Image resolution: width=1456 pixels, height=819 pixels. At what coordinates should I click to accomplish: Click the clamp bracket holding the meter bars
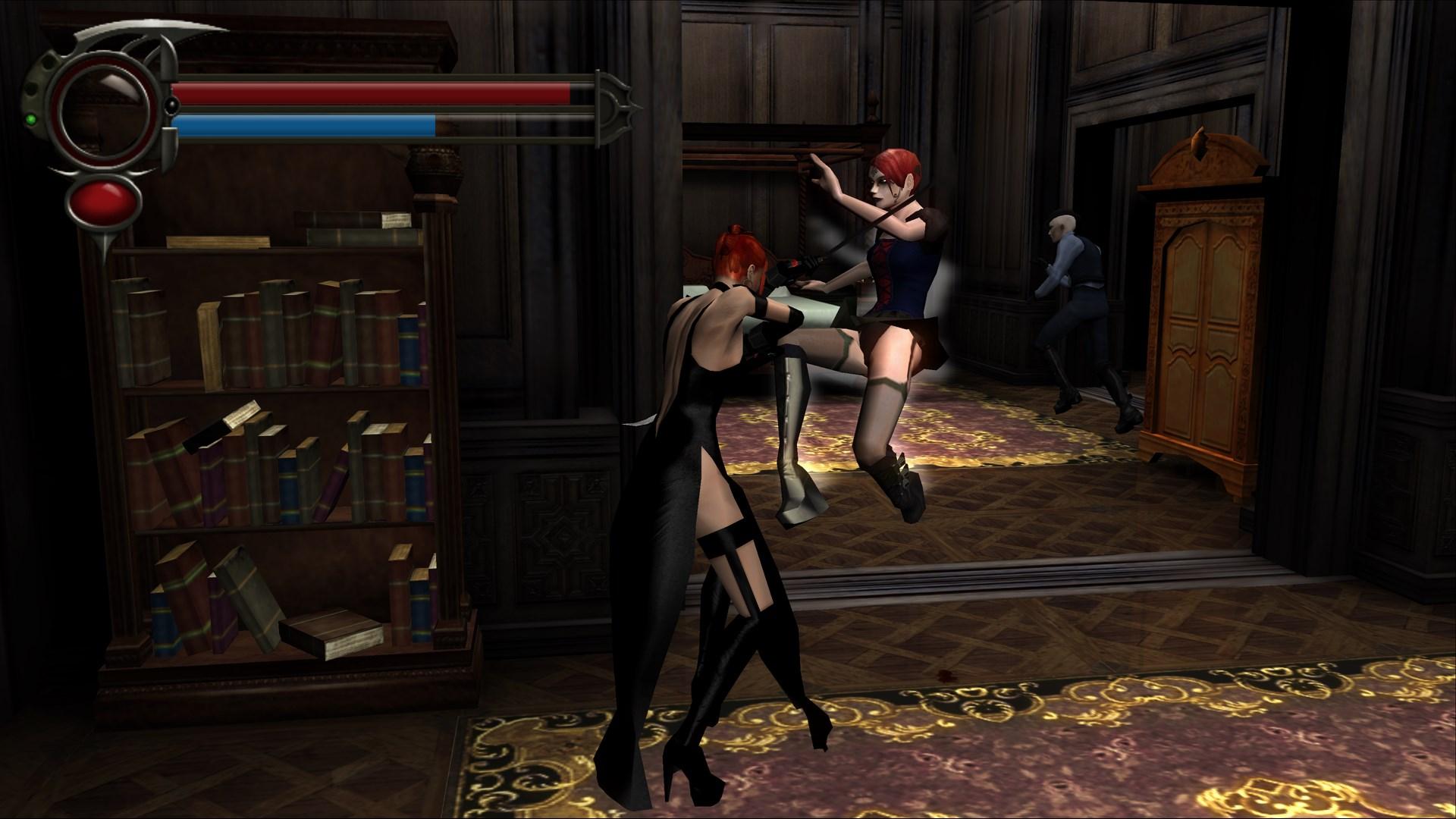point(170,148)
